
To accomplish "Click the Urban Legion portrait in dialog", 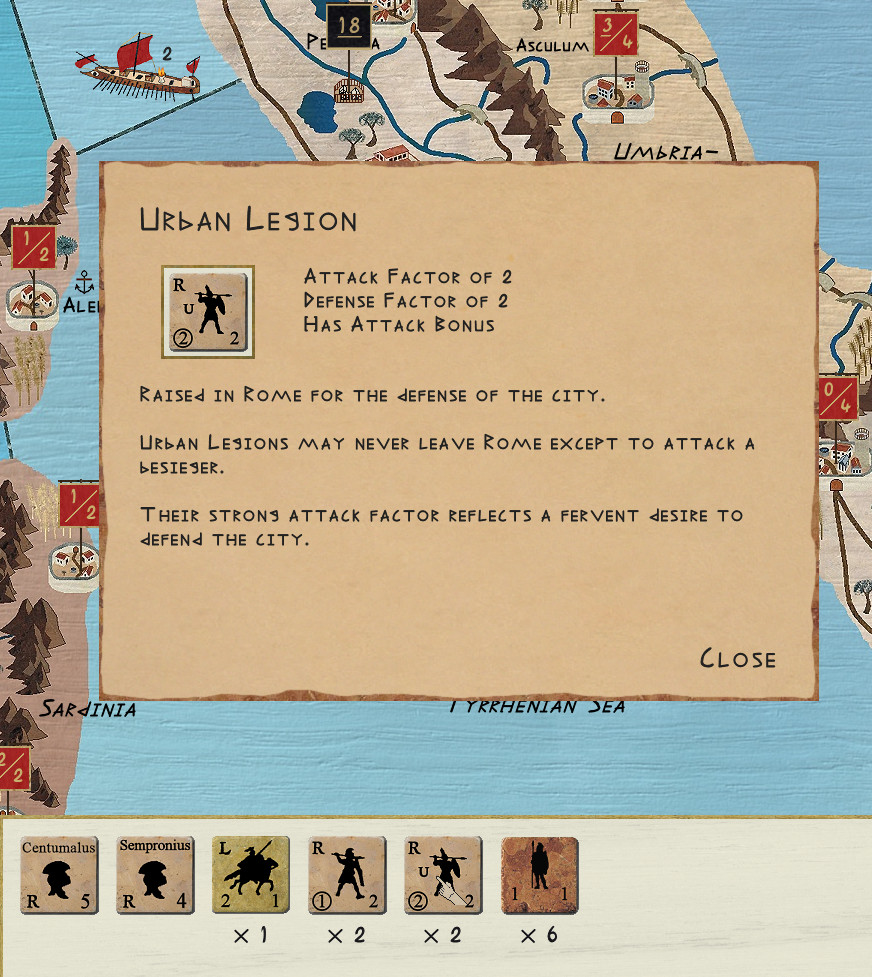I will [208, 312].
